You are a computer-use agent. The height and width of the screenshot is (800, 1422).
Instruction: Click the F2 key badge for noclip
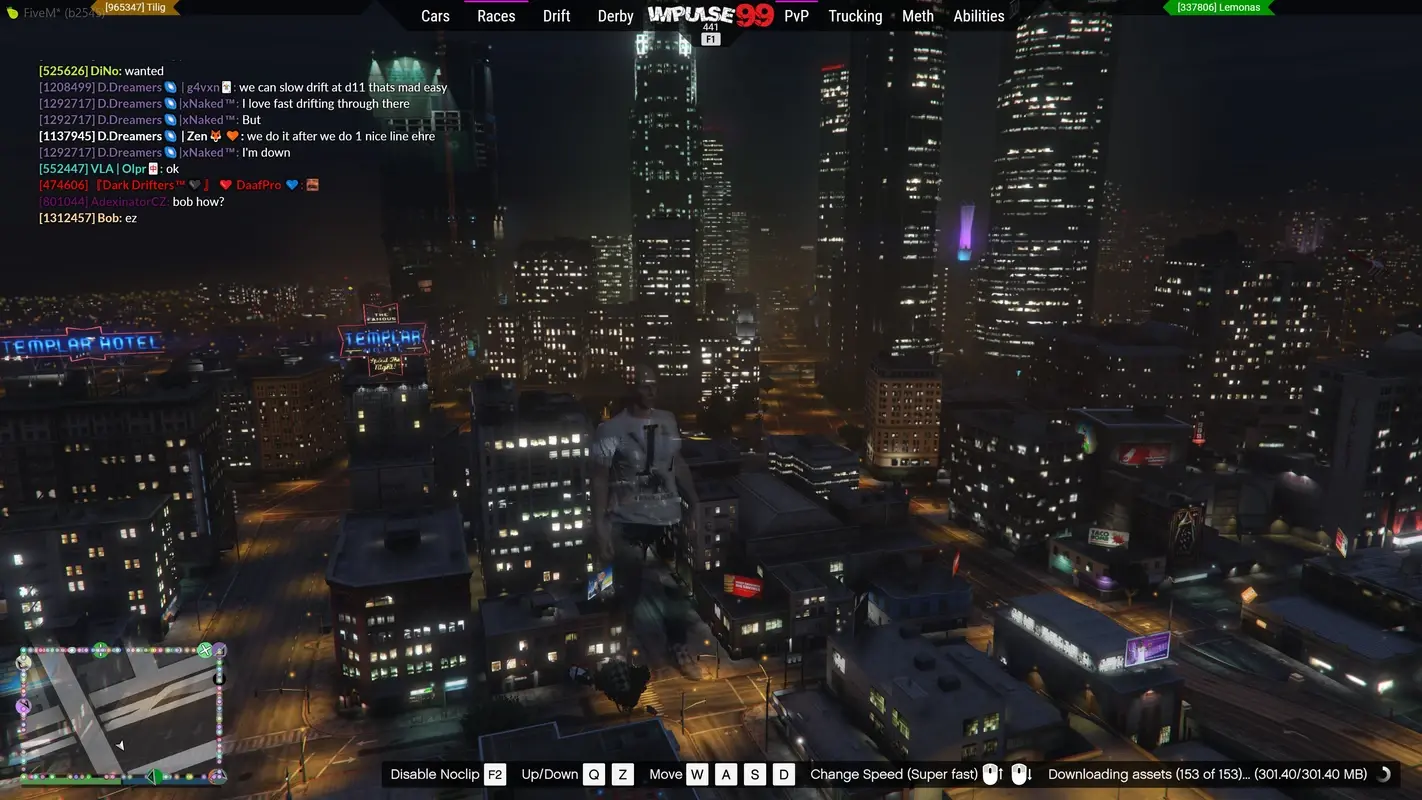494,774
